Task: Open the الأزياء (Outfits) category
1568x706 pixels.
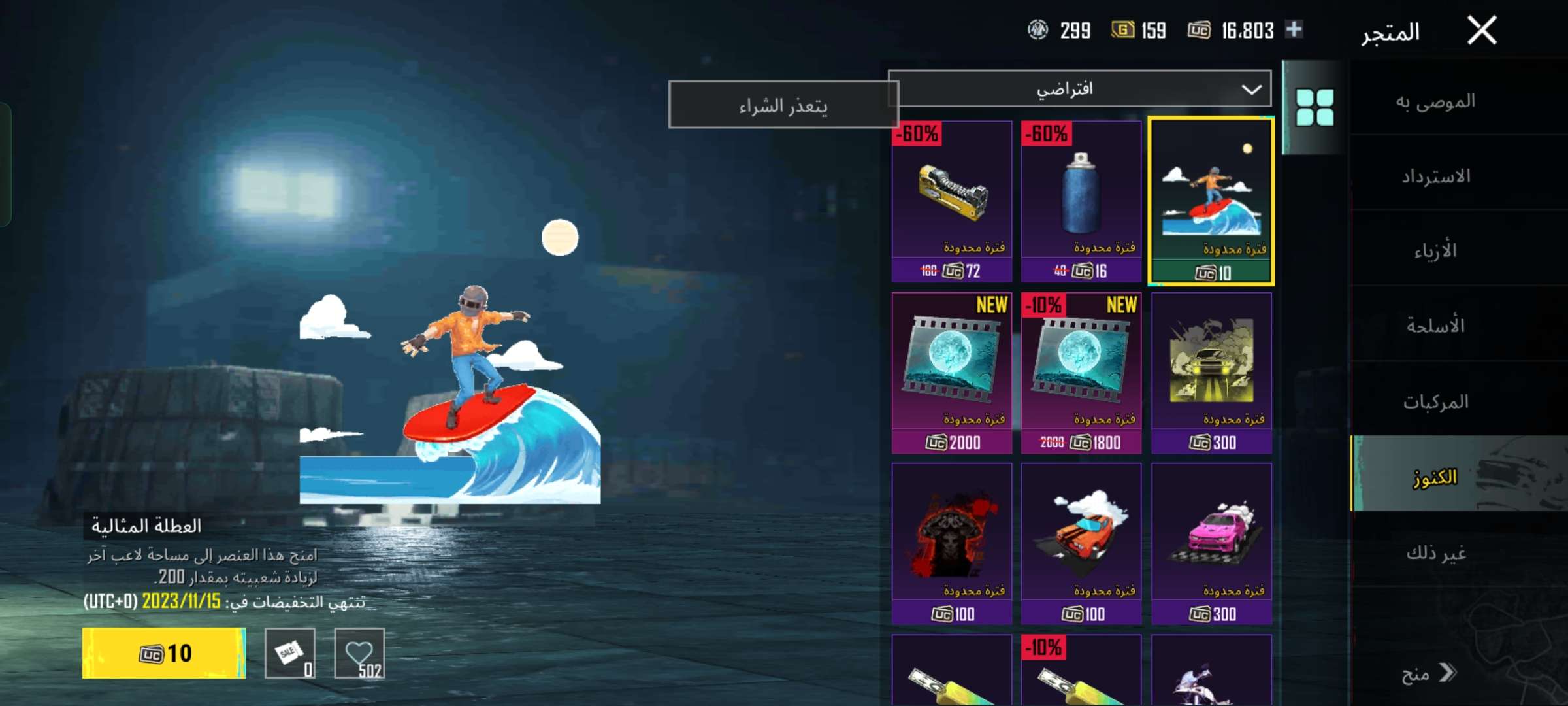Action: click(x=1435, y=251)
